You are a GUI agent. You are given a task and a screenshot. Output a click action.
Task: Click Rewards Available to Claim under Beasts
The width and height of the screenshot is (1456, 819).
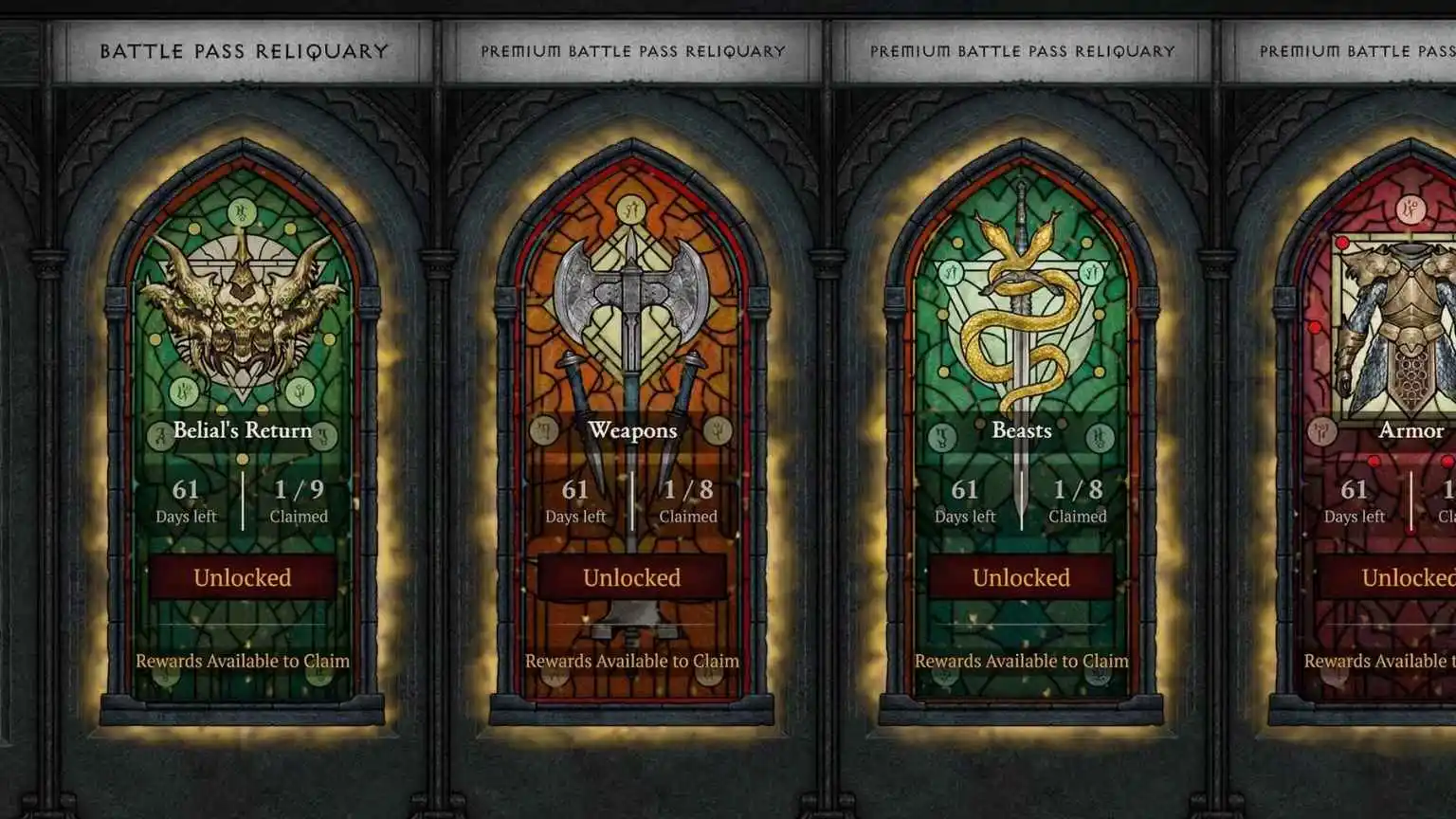[1020, 661]
